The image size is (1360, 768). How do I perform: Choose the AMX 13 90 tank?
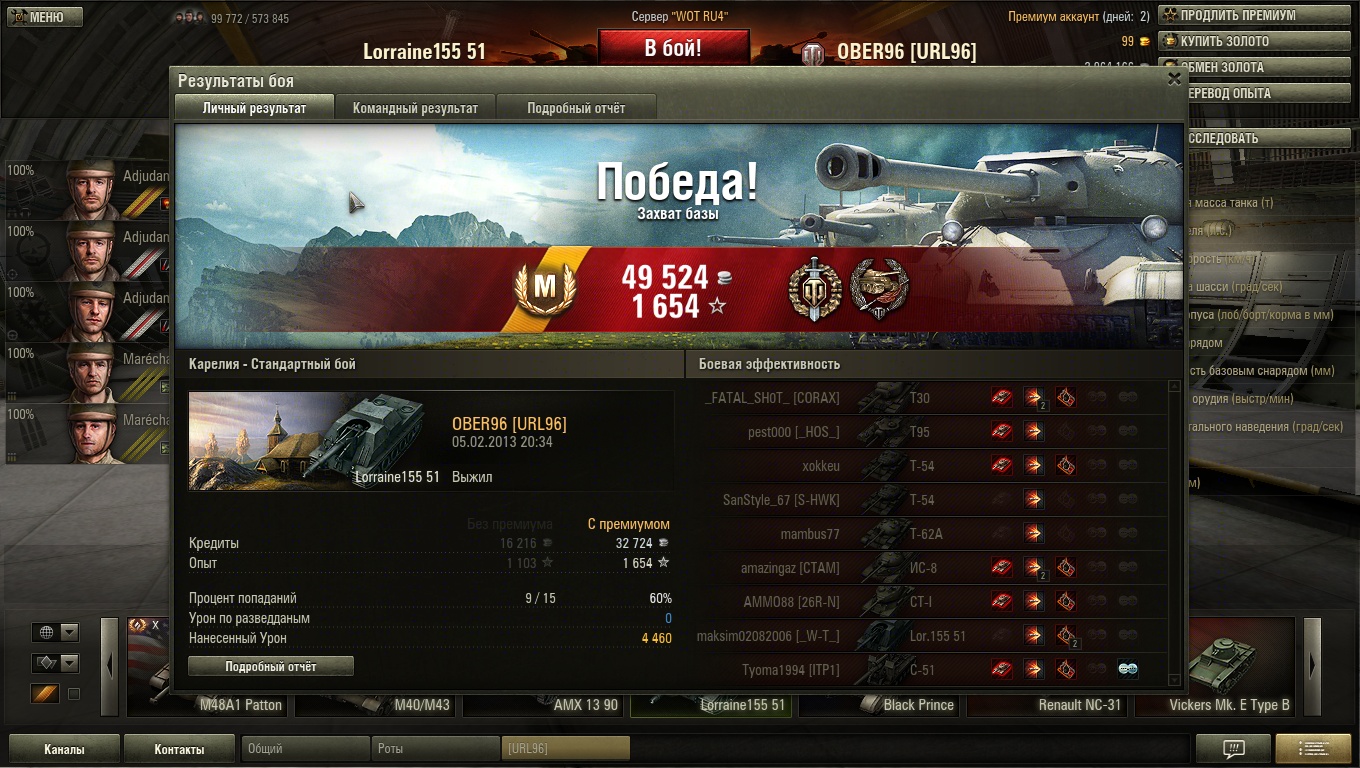[585, 704]
